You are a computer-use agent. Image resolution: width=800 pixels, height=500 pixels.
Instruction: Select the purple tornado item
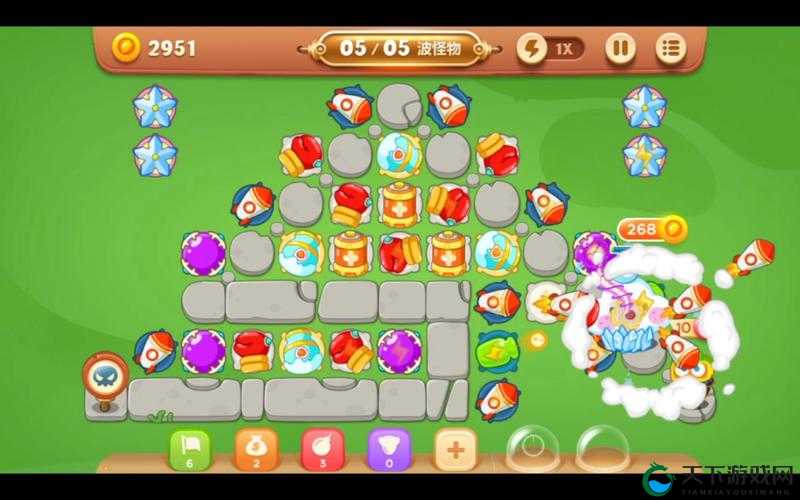[387, 448]
